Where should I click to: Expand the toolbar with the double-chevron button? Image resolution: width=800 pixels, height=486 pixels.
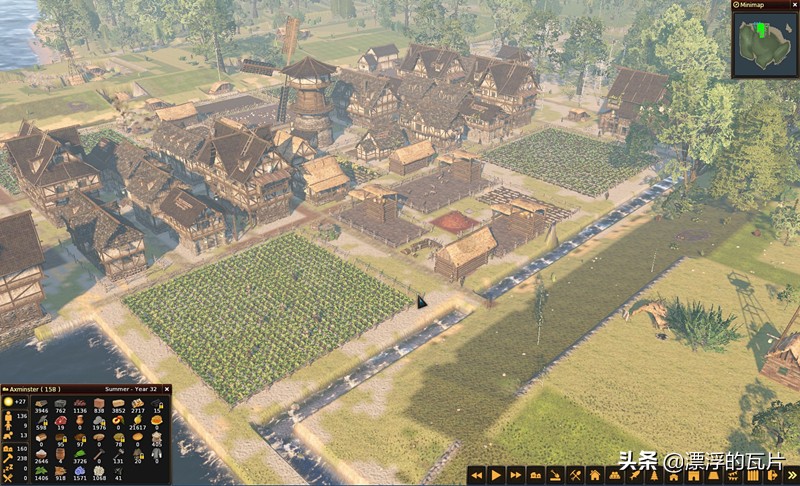pos(791,475)
